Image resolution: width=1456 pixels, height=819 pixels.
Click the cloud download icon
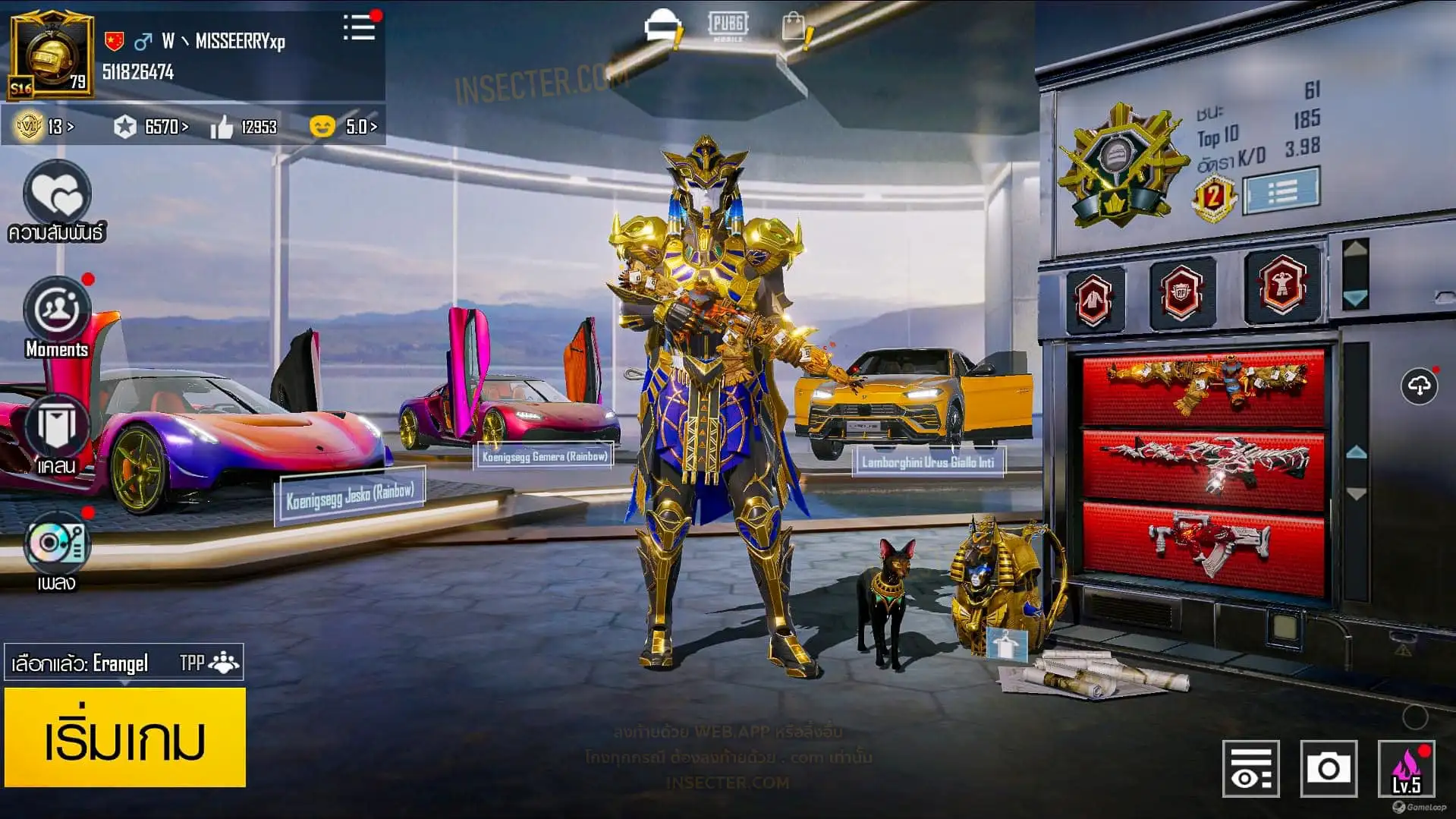pos(1419,386)
